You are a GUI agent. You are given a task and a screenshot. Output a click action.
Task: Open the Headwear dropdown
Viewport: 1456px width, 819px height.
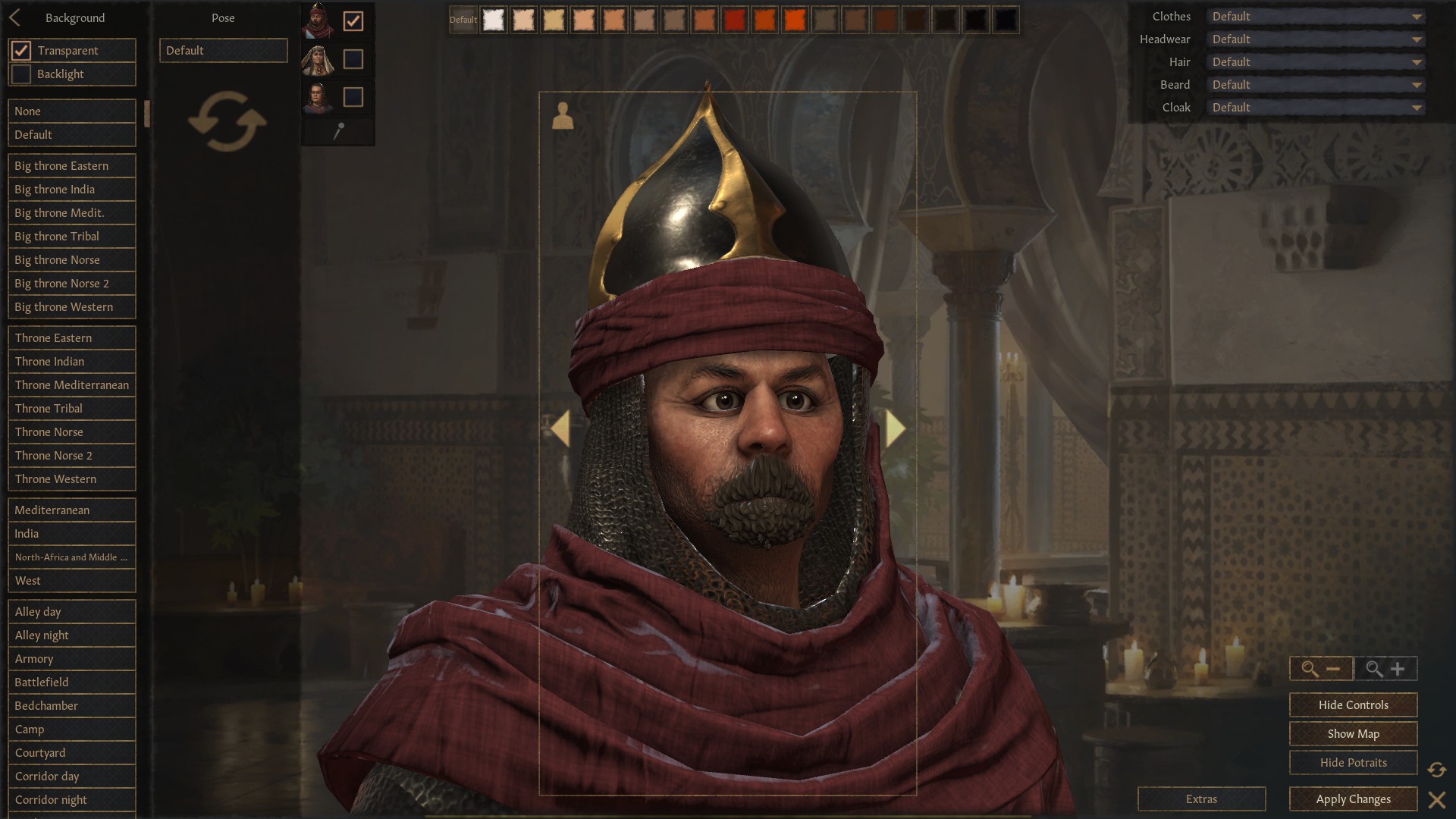(1316, 39)
